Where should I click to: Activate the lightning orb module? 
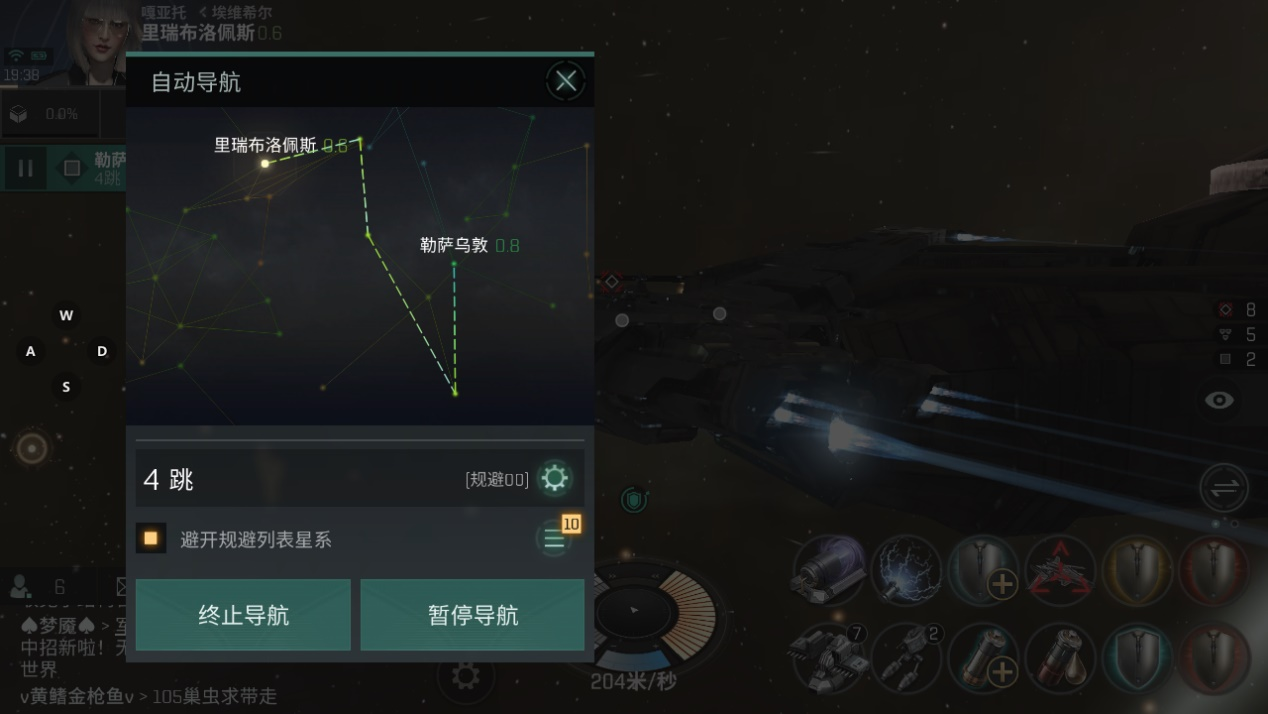click(x=905, y=571)
